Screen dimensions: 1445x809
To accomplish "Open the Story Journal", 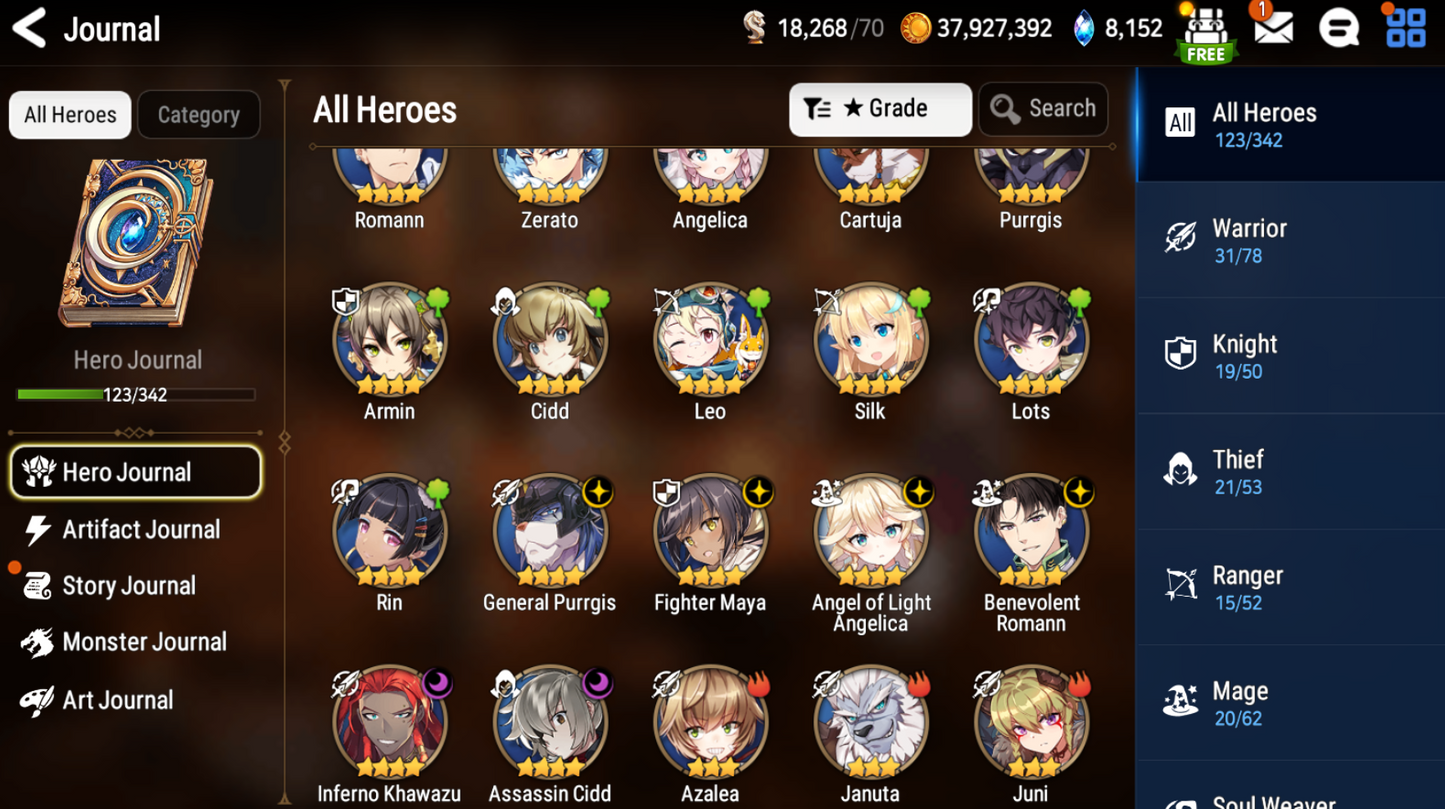I will [x=126, y=586].
